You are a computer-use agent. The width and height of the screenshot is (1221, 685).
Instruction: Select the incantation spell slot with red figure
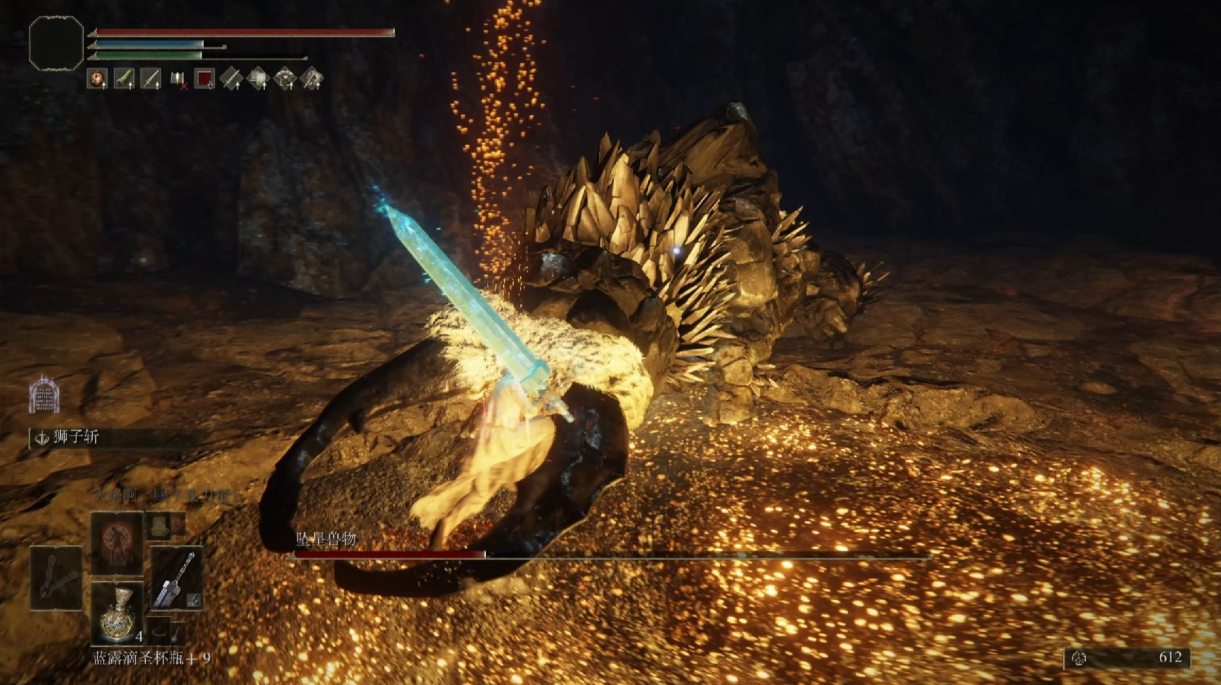(117, 541)
